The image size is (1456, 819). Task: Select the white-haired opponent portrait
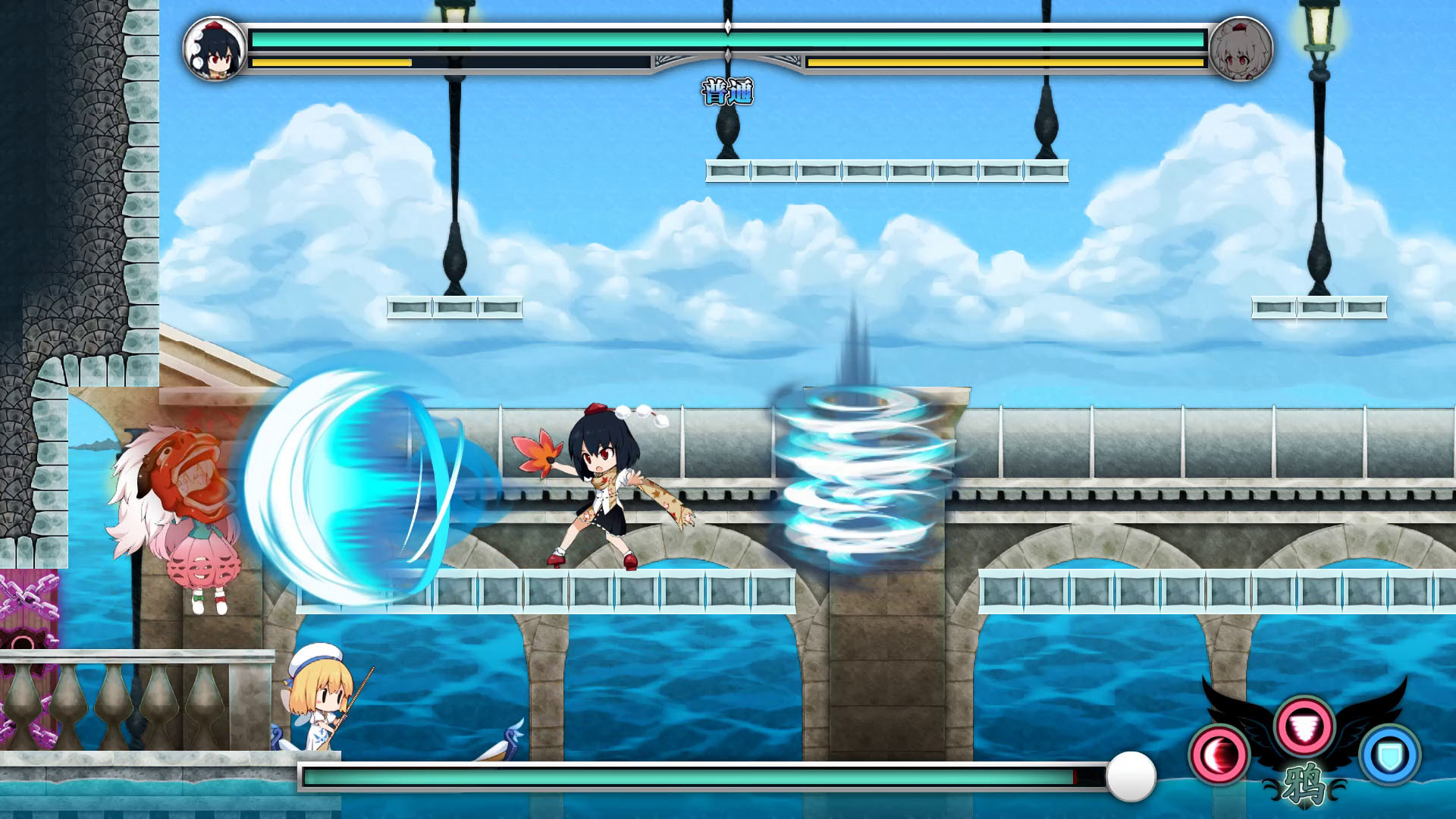(1241, 49)
